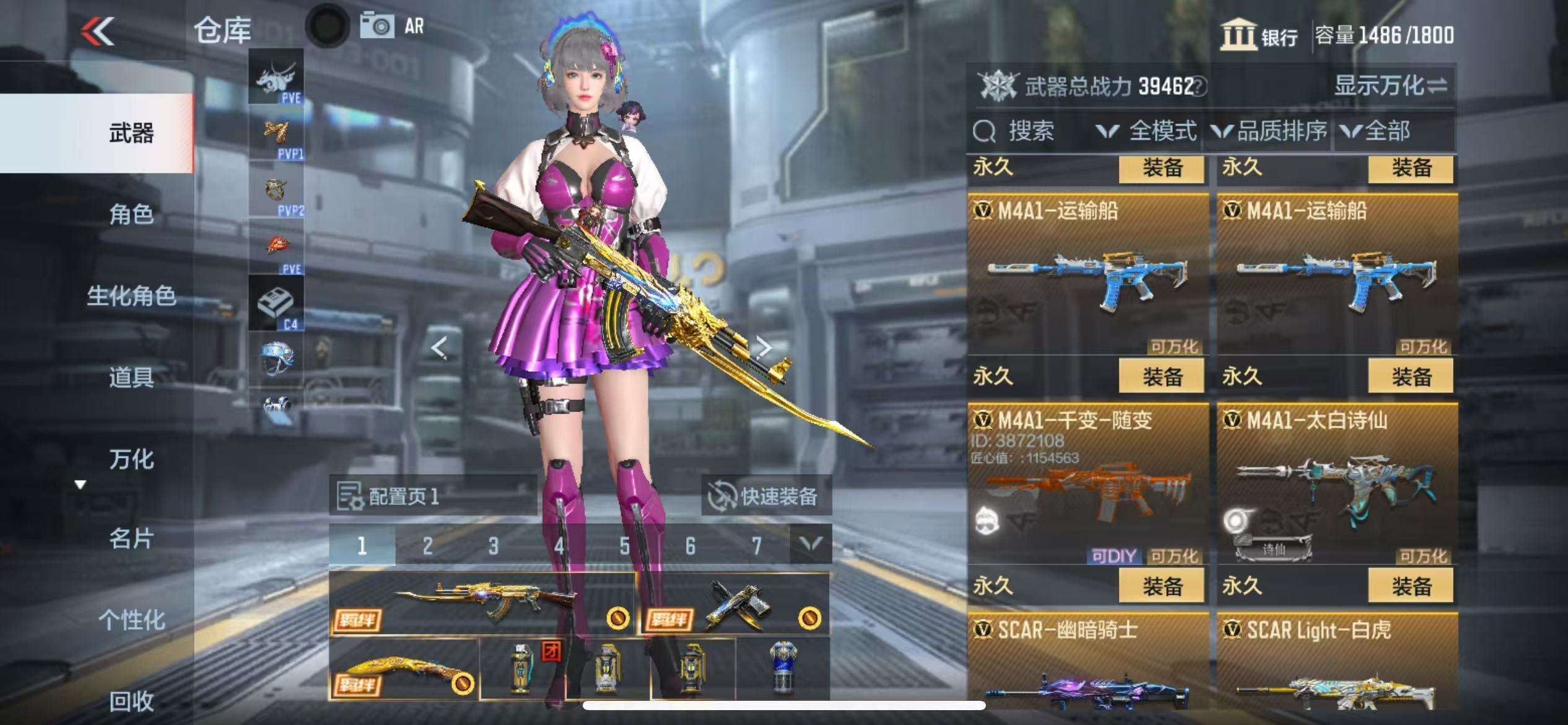The height and width of the screenshot is (725, 1568).
Task: Go back using the double-arrow button
Action: click(x=98, y=31)
